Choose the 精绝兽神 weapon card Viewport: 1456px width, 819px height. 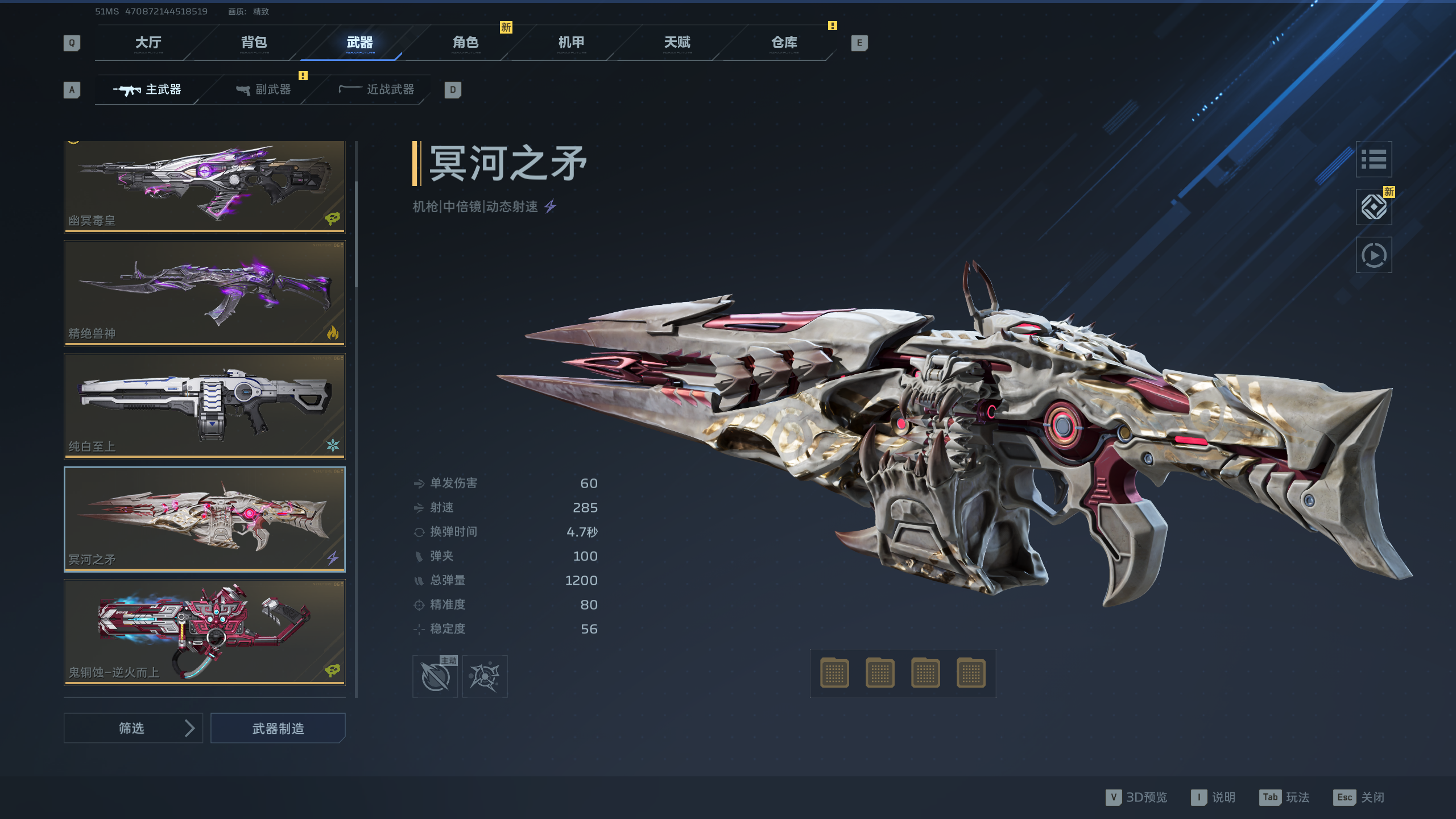tap(204, 293)
